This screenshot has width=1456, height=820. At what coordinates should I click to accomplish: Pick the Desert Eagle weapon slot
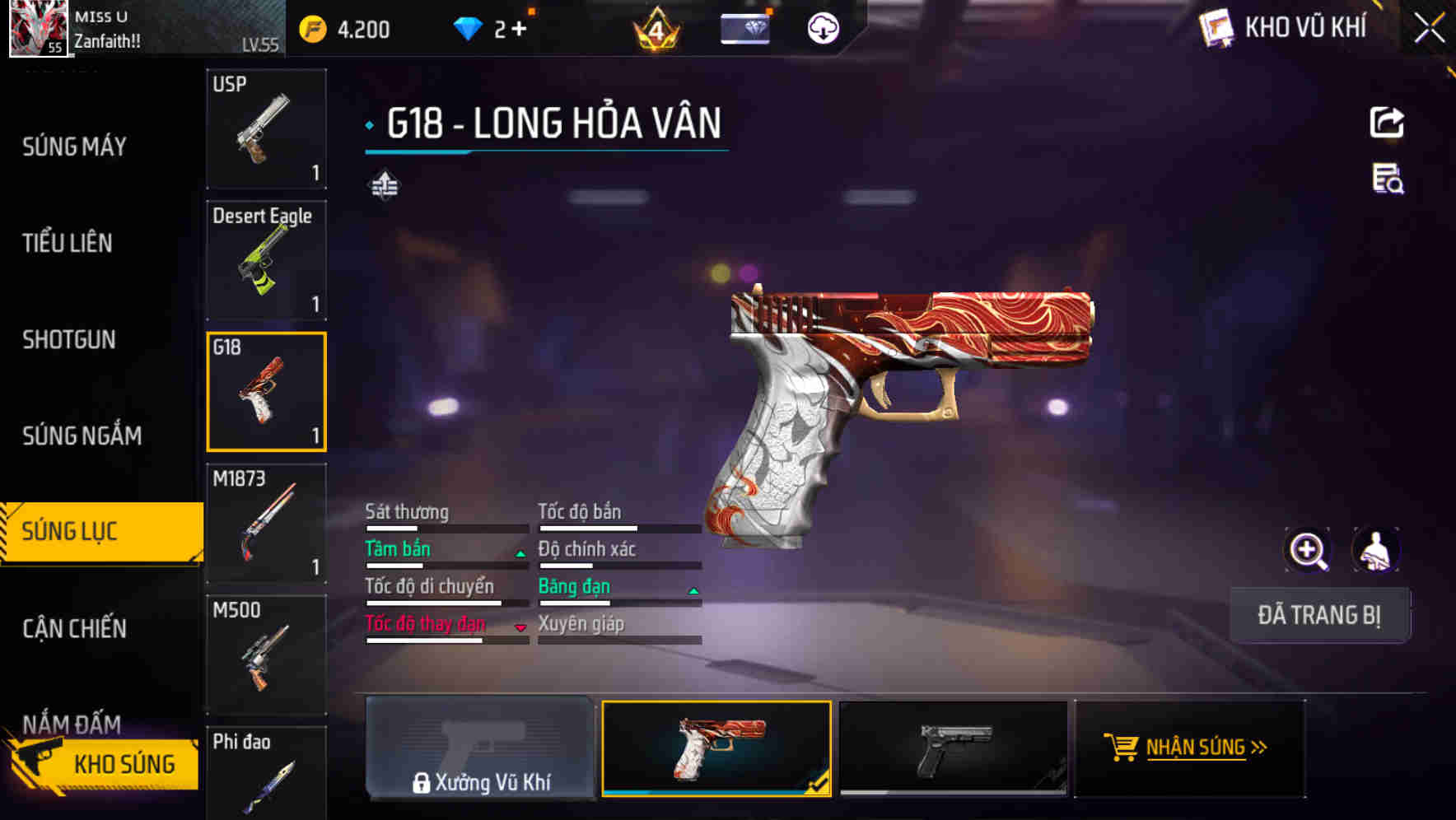(266, 260)
